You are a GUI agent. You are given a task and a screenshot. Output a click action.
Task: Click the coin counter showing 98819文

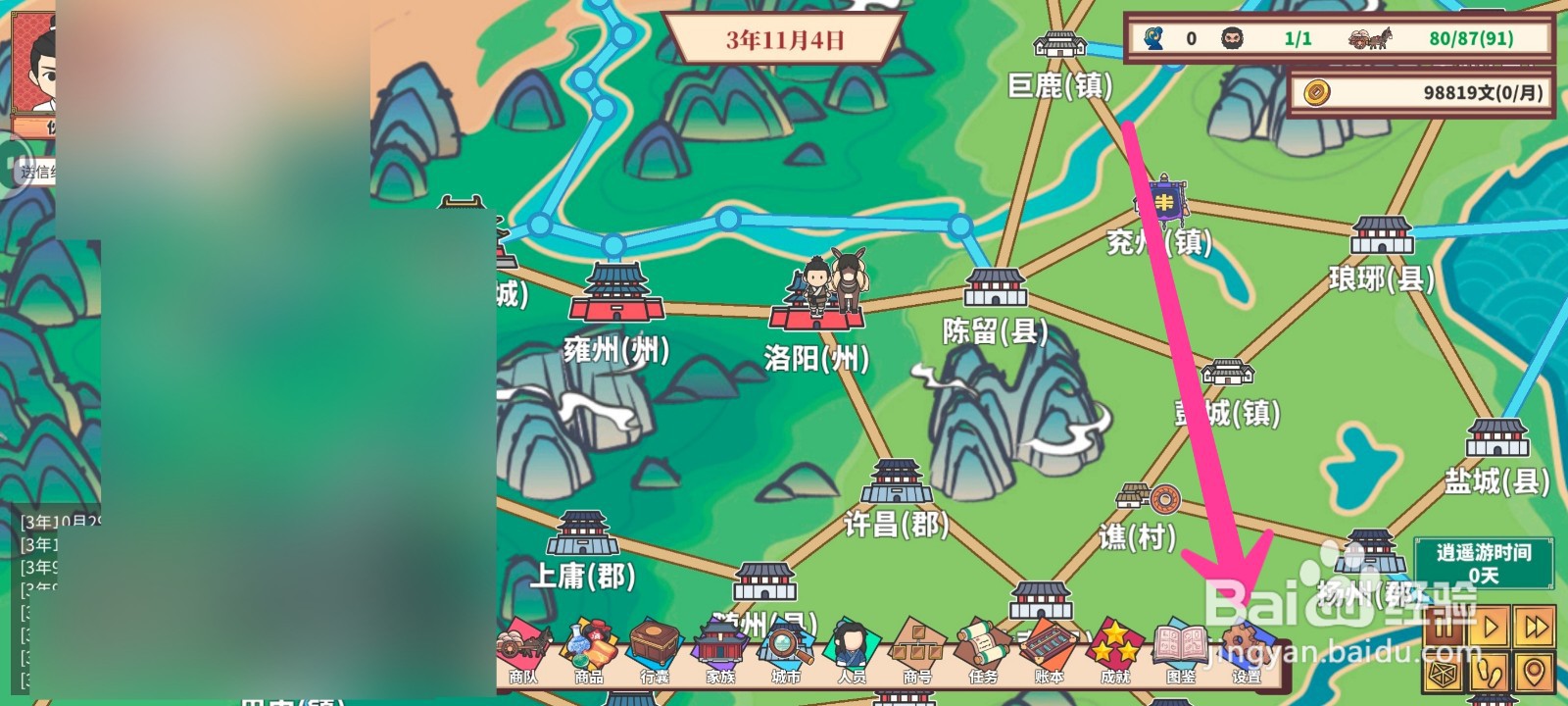tap(1420, 88)
